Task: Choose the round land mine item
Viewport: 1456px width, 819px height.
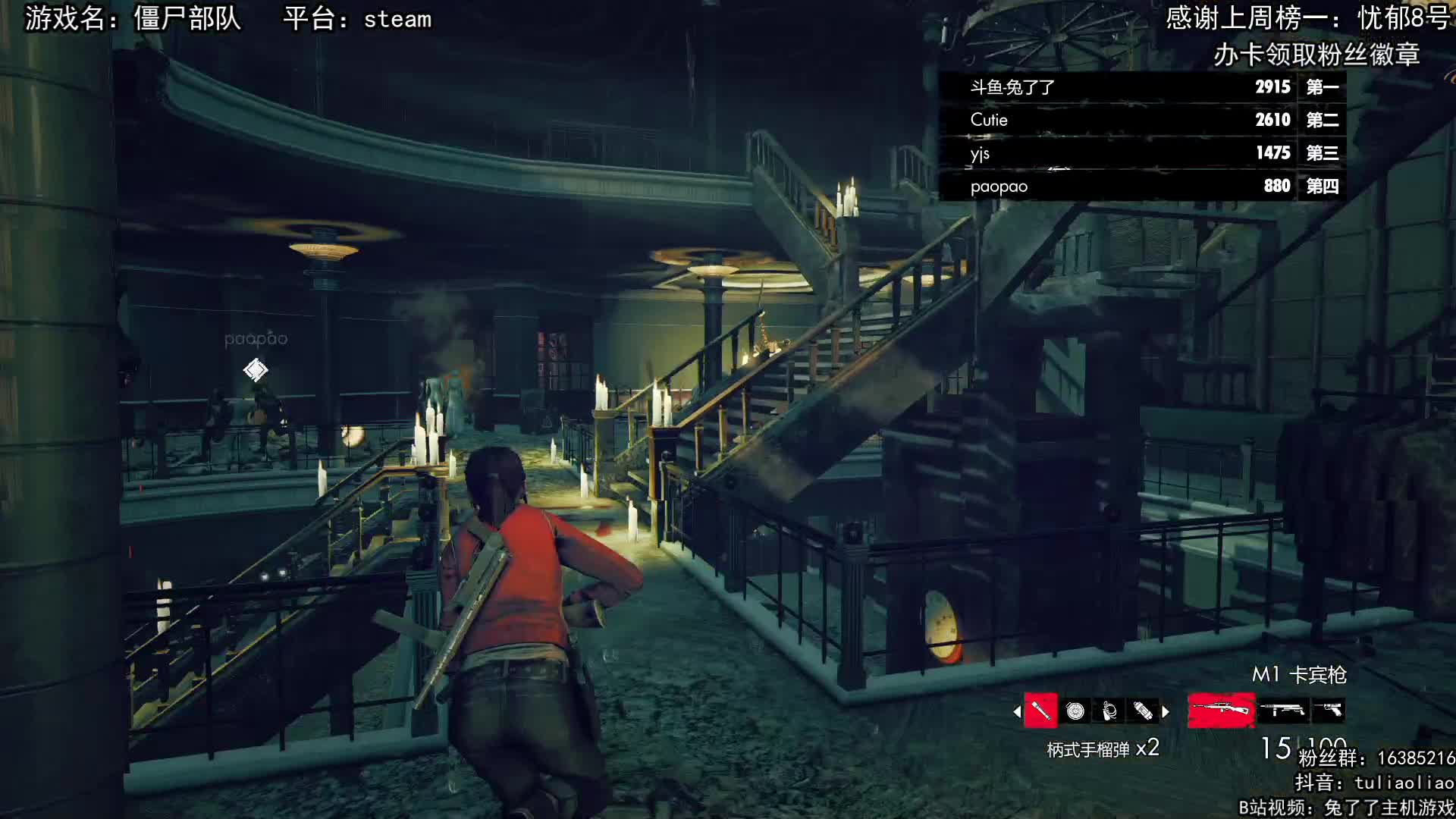Action: tap(1075, 711)
